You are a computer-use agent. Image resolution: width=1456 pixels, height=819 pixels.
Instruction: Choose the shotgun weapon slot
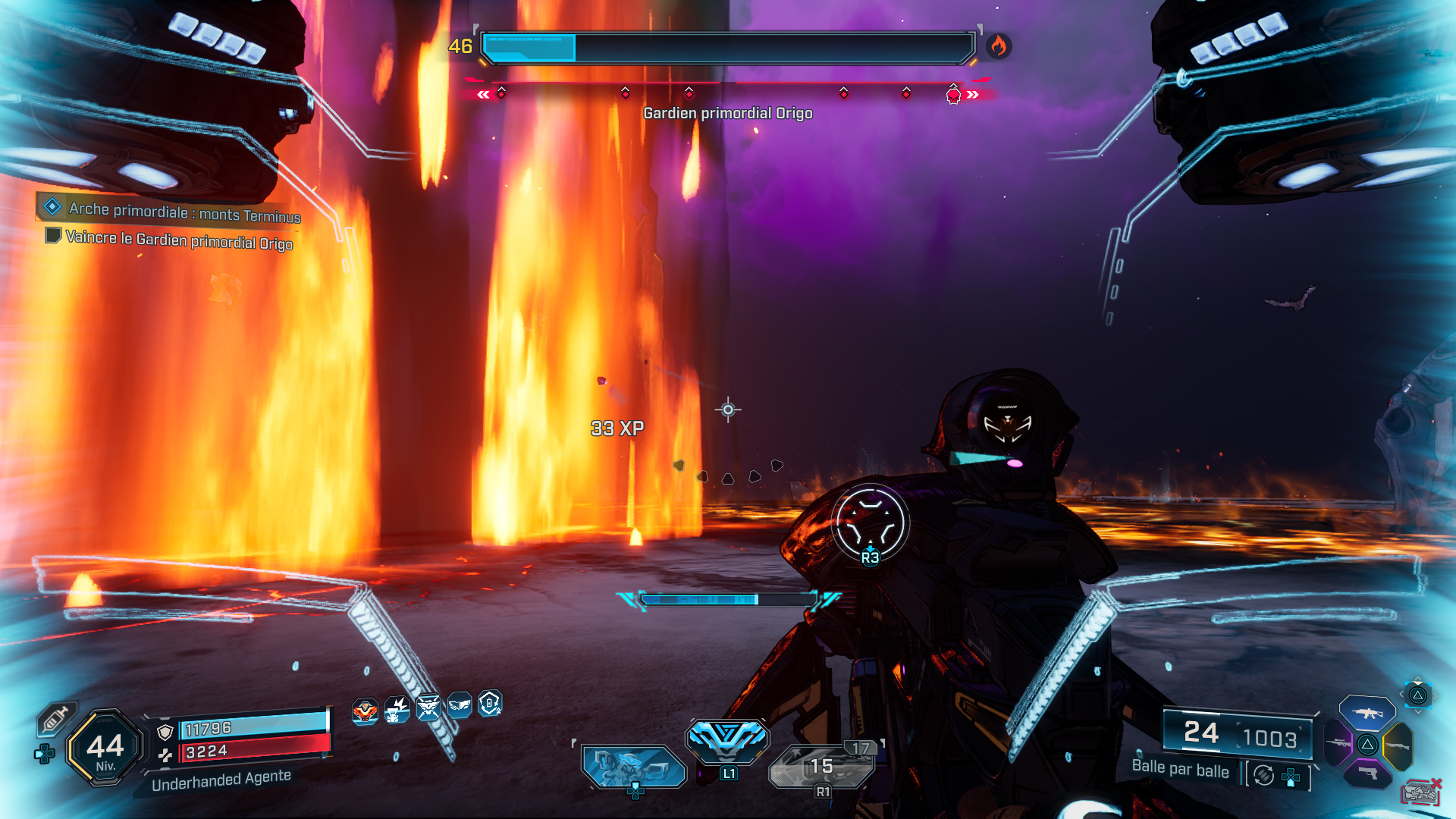pyautogui.click(x=1398, y=746)
